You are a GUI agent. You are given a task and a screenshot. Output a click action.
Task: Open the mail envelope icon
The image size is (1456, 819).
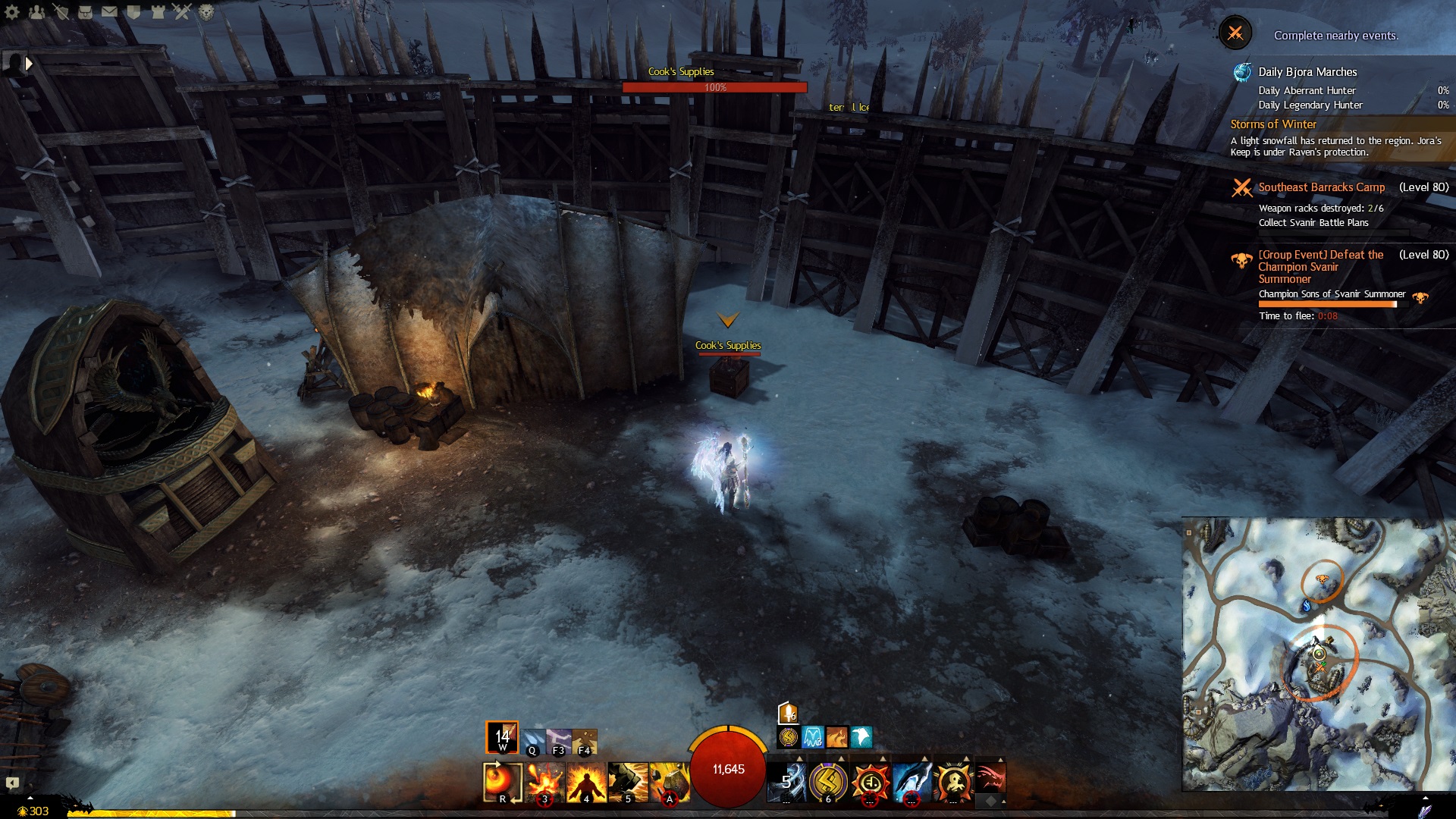(109, 11)
